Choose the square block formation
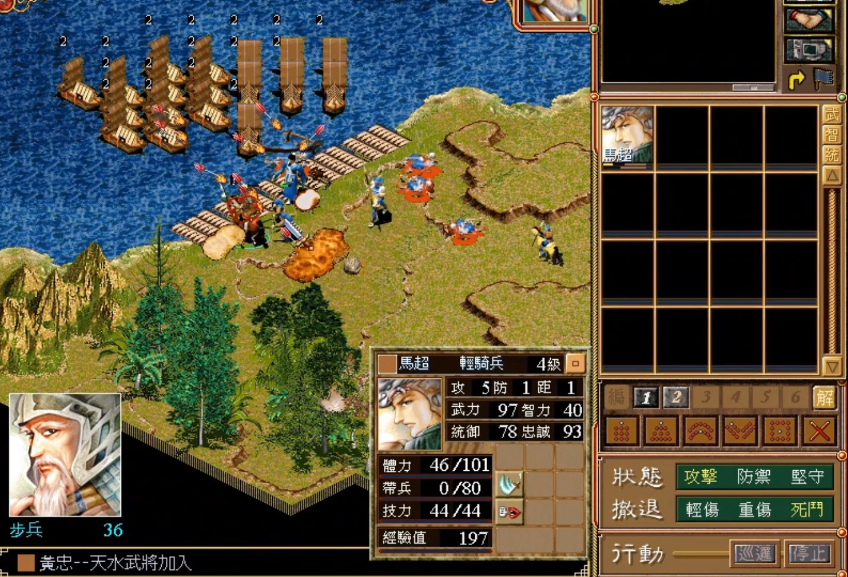Image resolution: width=848 pixels, height=577 pixels. [621, 431]
